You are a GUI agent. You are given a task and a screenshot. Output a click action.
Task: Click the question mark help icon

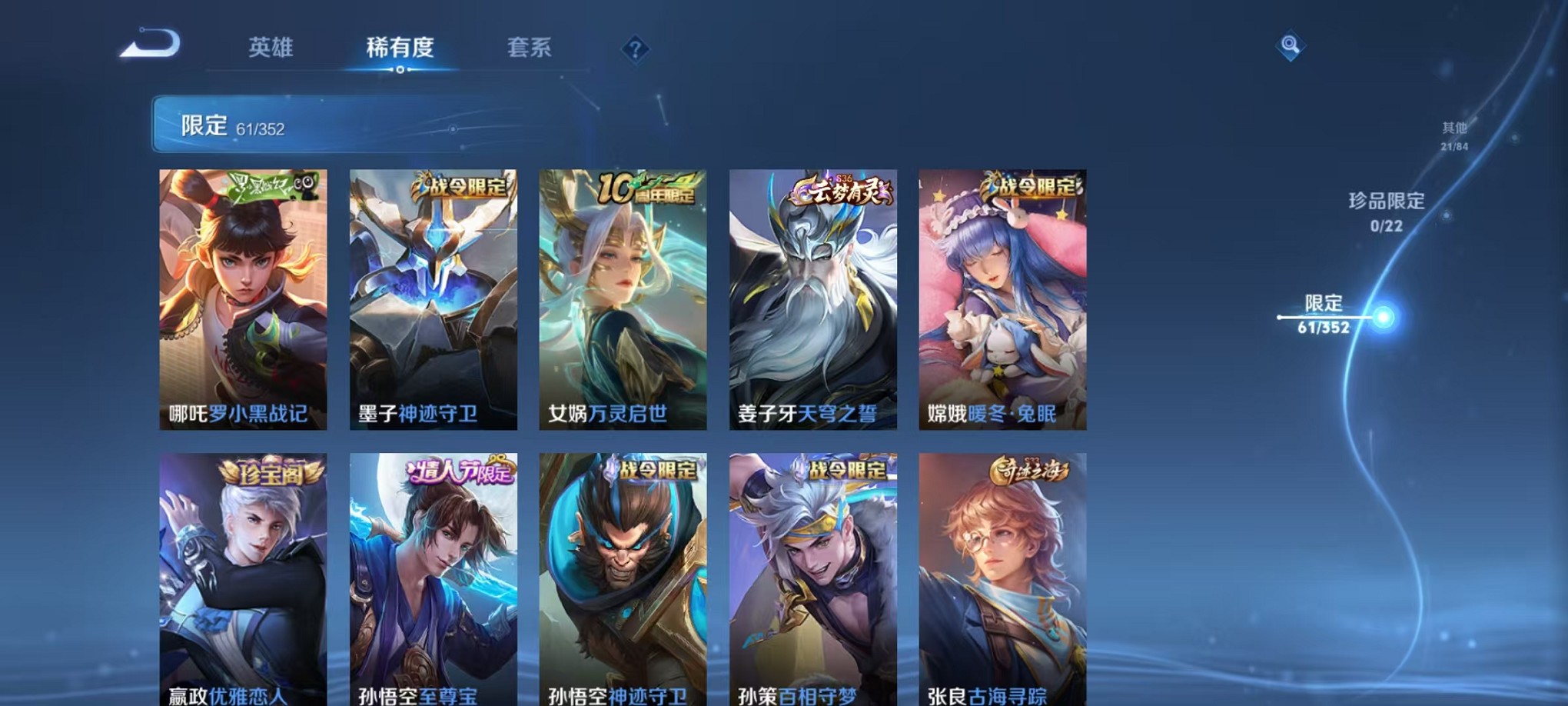click(634, 48)
